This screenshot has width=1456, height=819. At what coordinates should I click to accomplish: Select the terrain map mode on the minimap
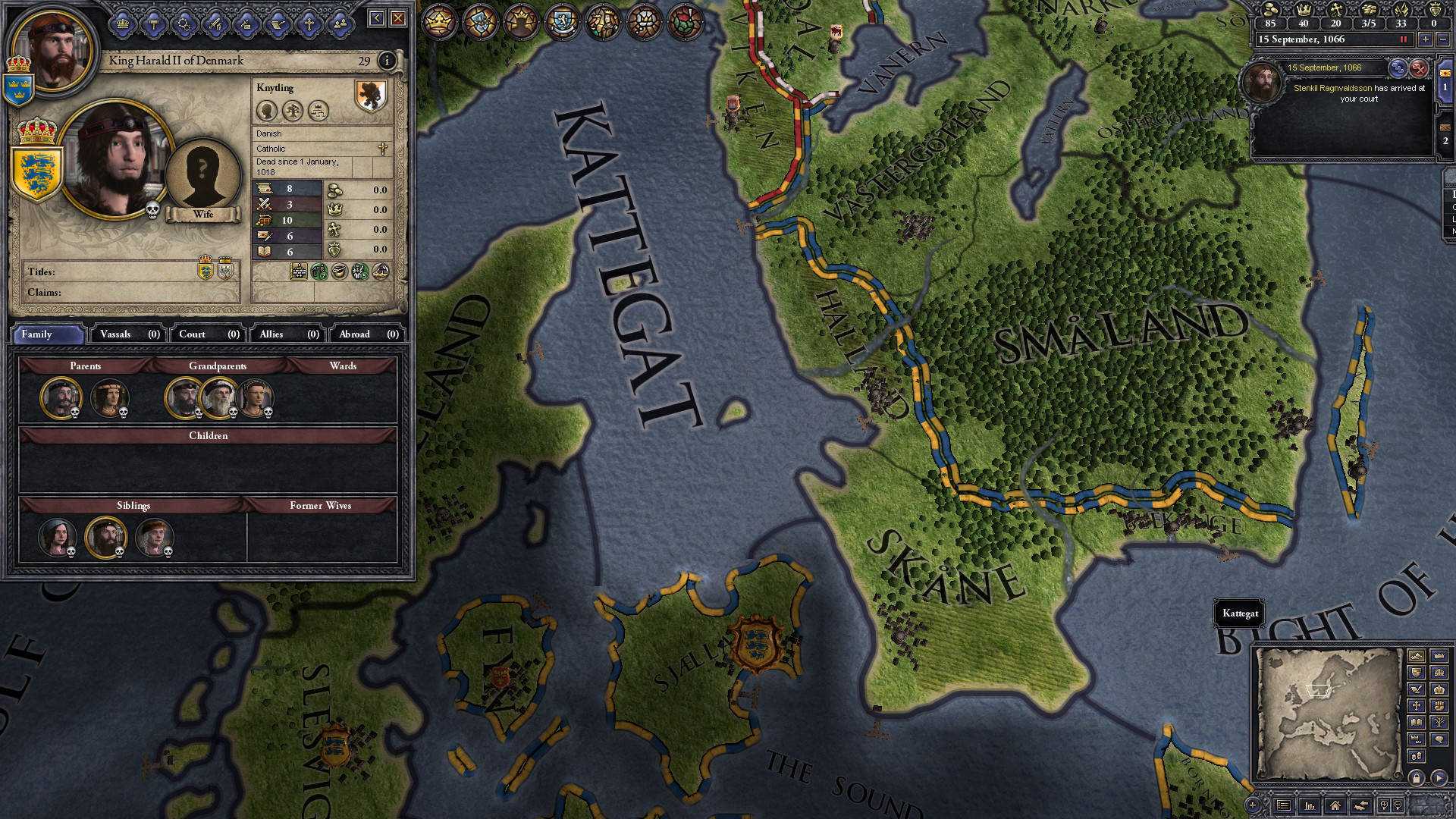point(1417,656)
